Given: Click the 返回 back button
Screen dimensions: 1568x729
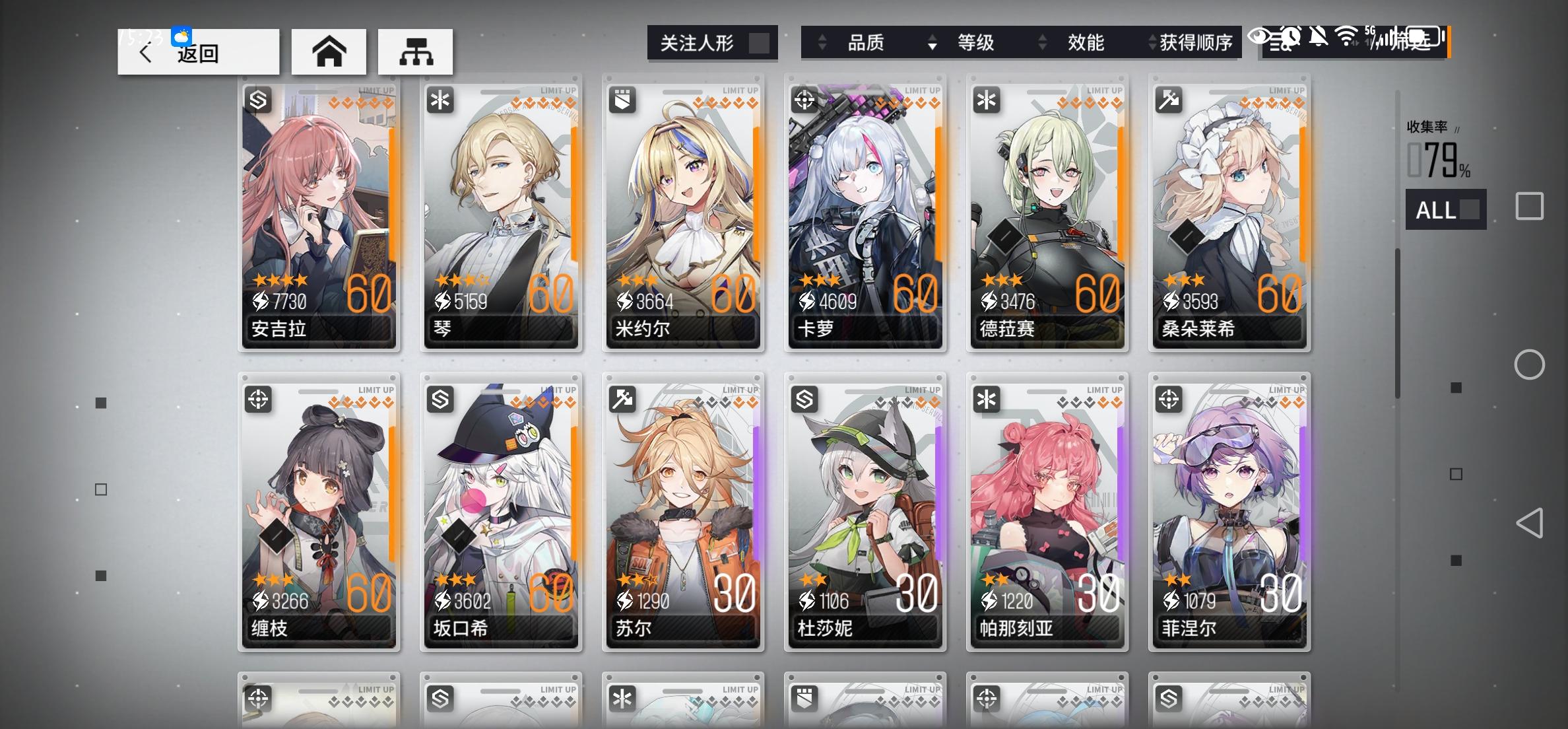Looking at the screenshot, I should click(x=195, y=52).
